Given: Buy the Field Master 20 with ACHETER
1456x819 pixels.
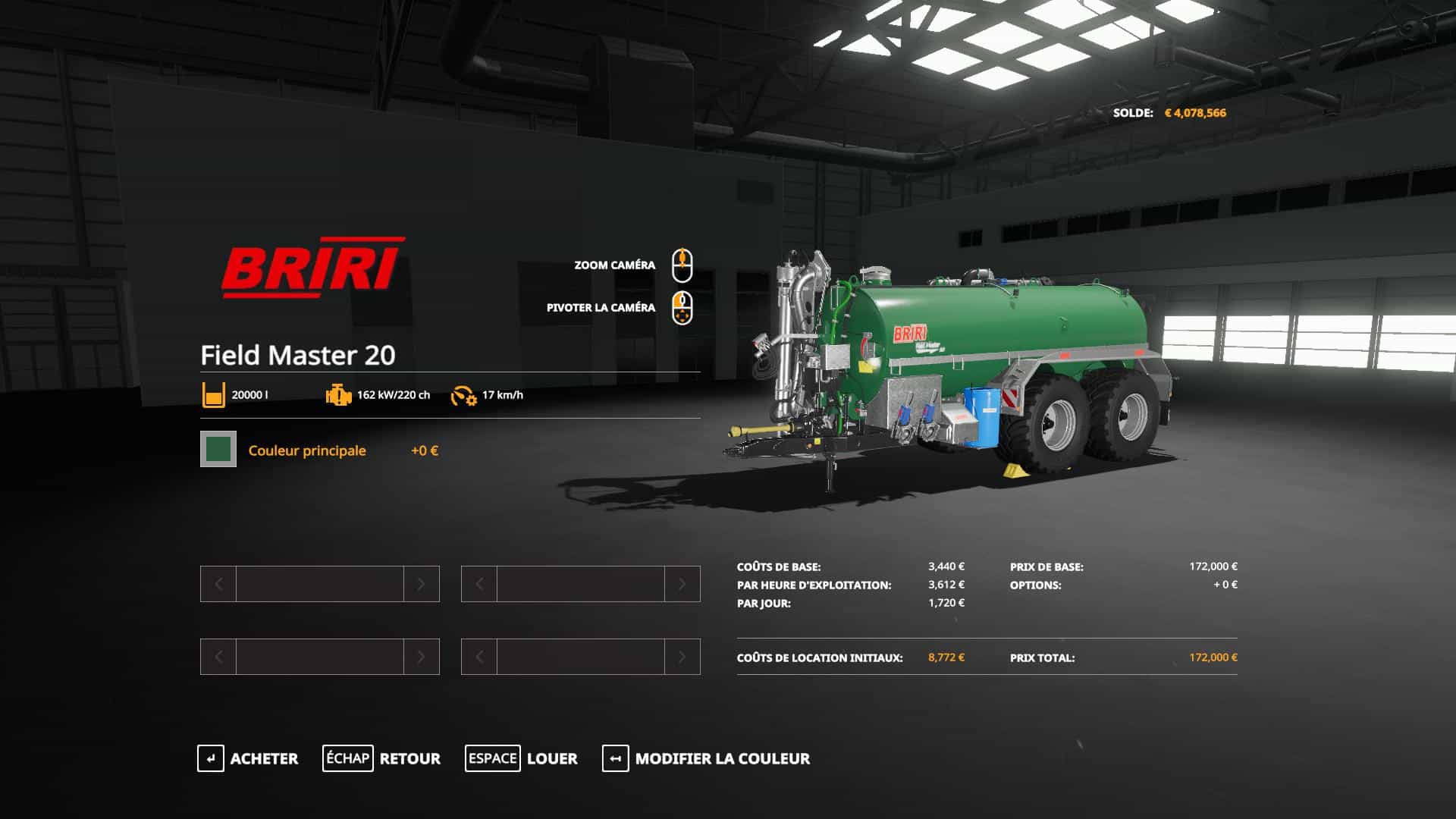Looking at the screenshot, I should [x=248, y=758].
